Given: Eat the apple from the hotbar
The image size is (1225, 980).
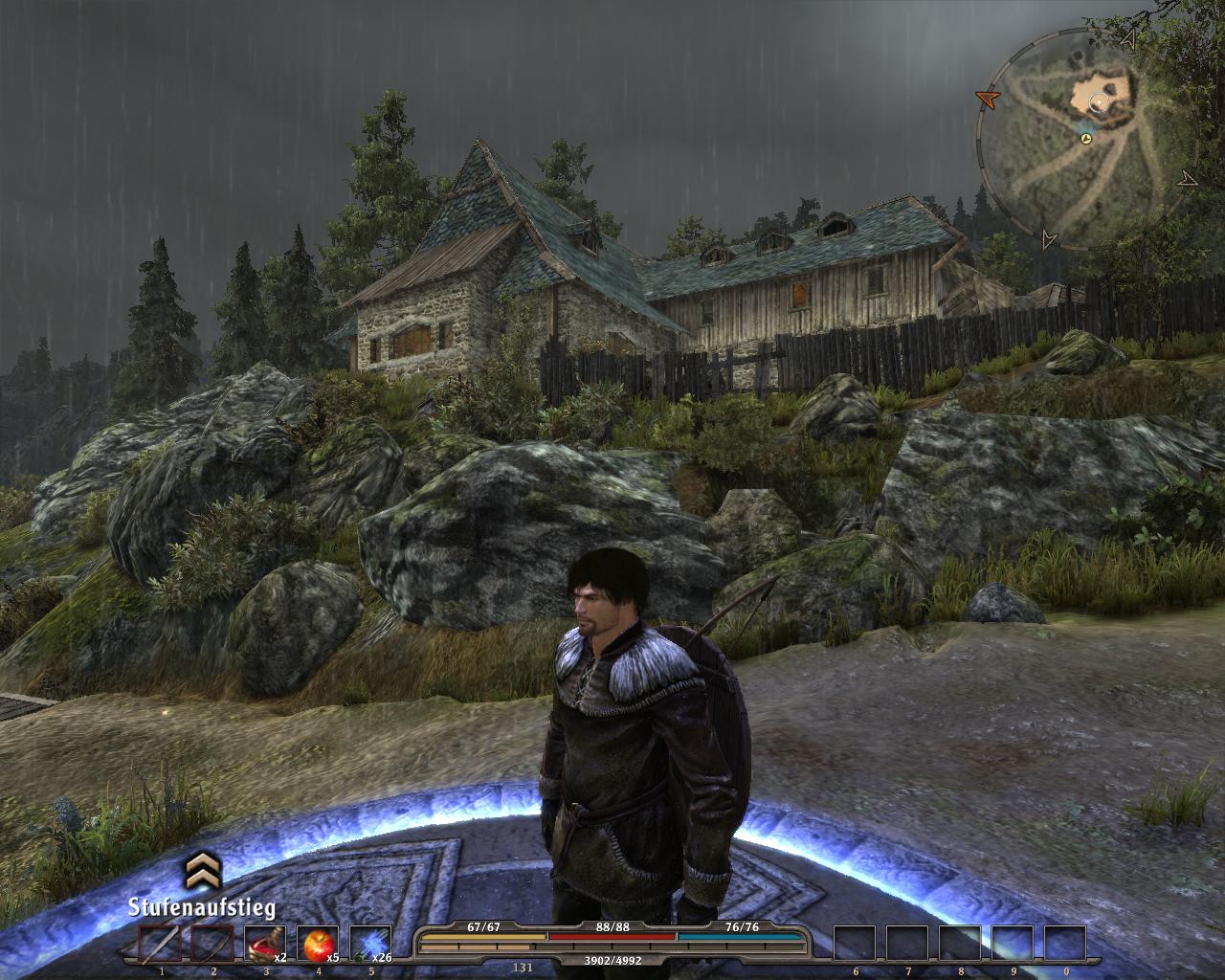Looking at the screenshot, I should click(x=315, y=944).
